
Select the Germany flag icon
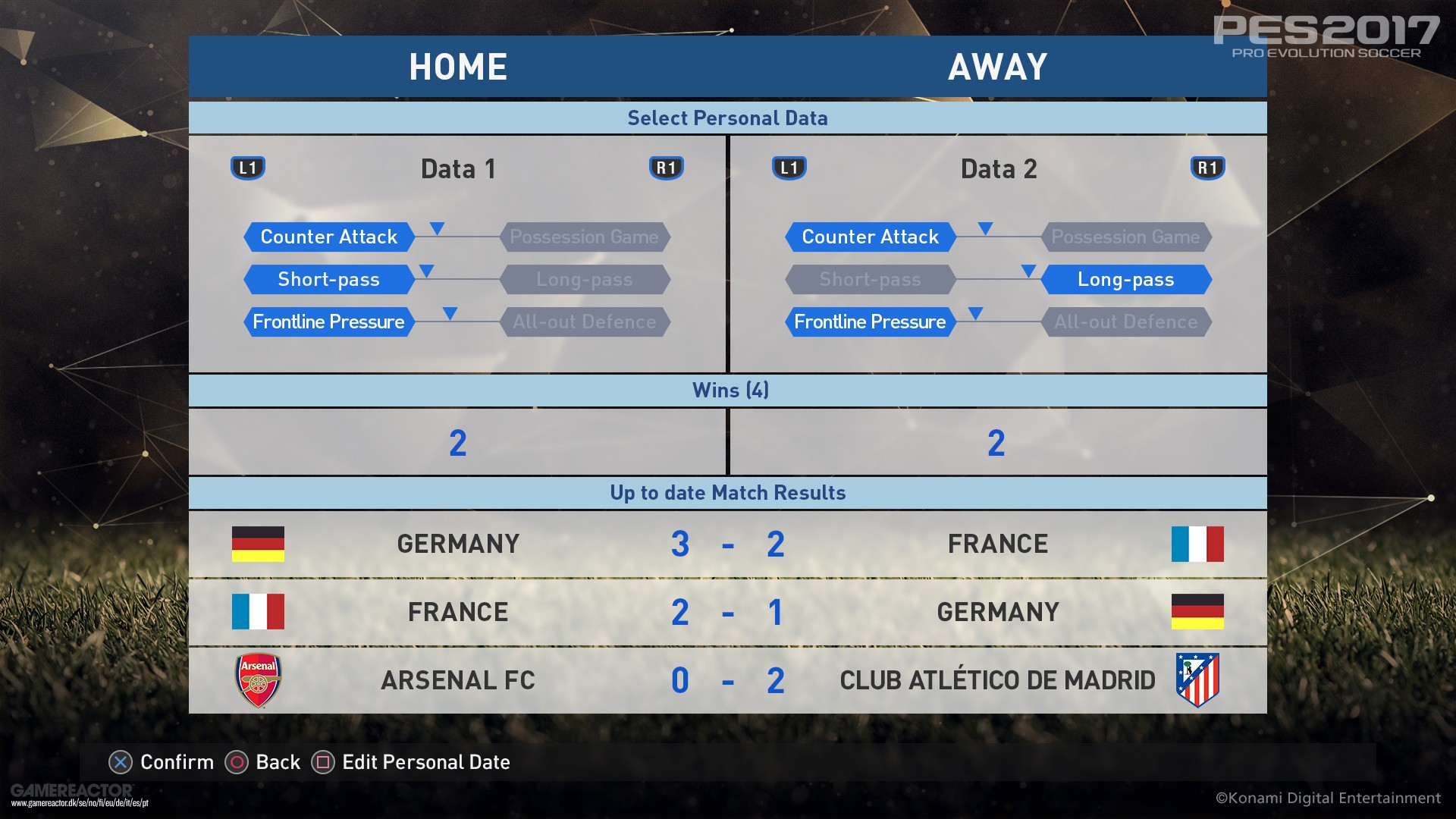(259, 543)
